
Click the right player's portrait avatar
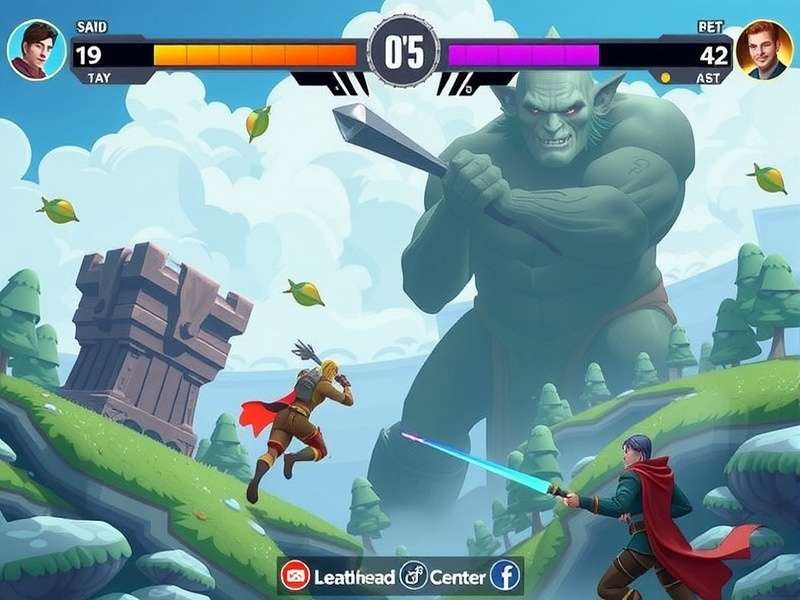pyautogui.click(x=763, y=50)
